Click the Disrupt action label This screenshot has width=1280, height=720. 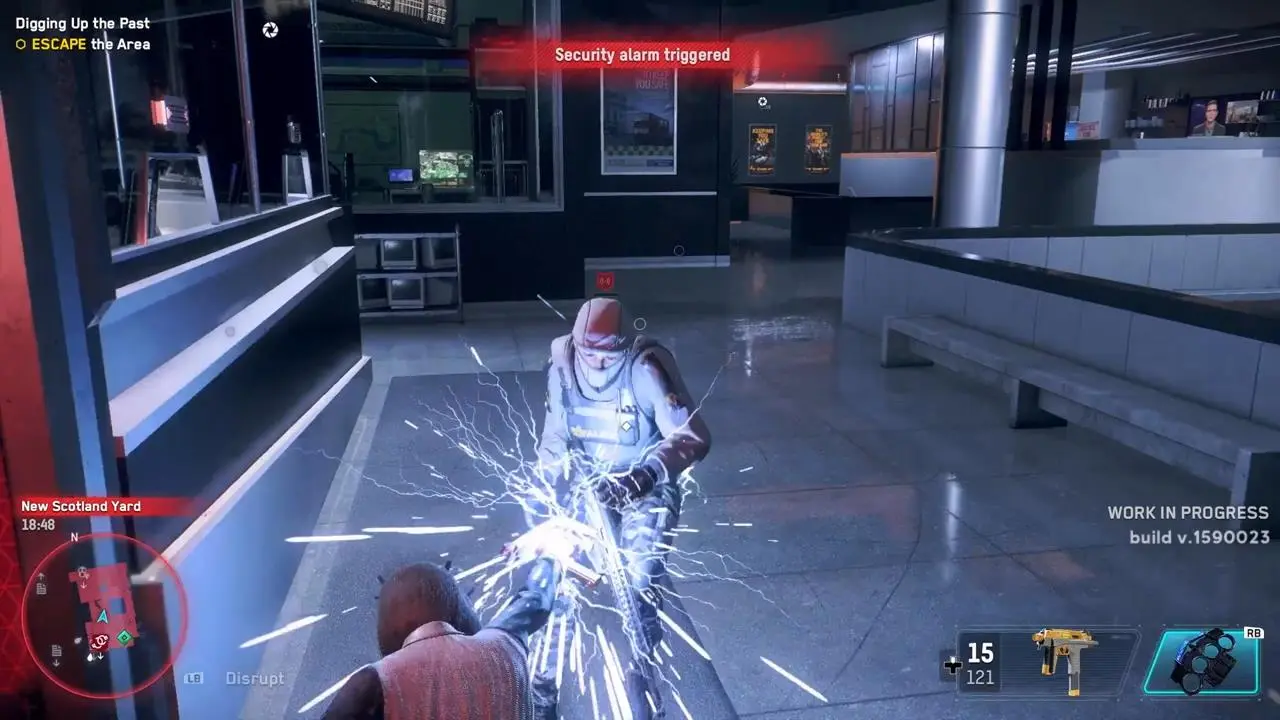[253, 678]
